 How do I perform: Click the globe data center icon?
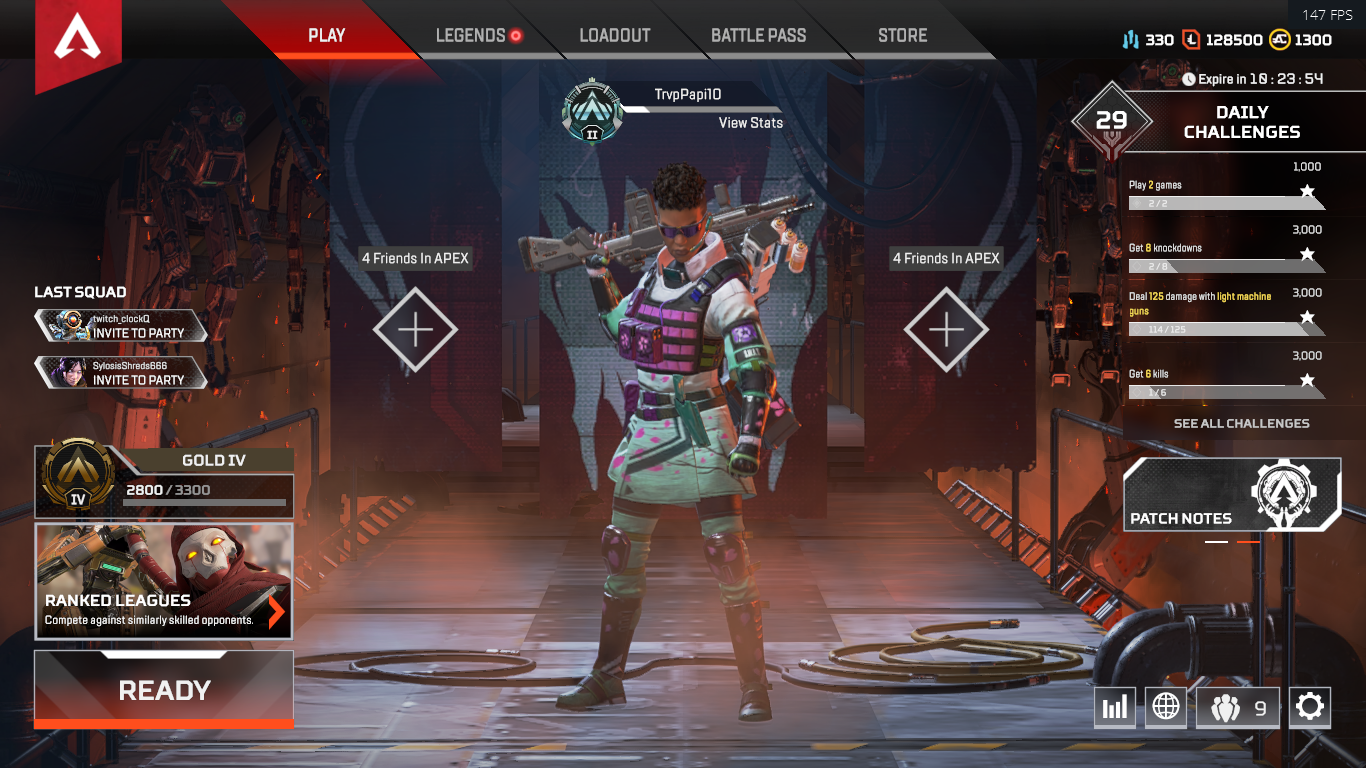click(x=1166, y=708)
